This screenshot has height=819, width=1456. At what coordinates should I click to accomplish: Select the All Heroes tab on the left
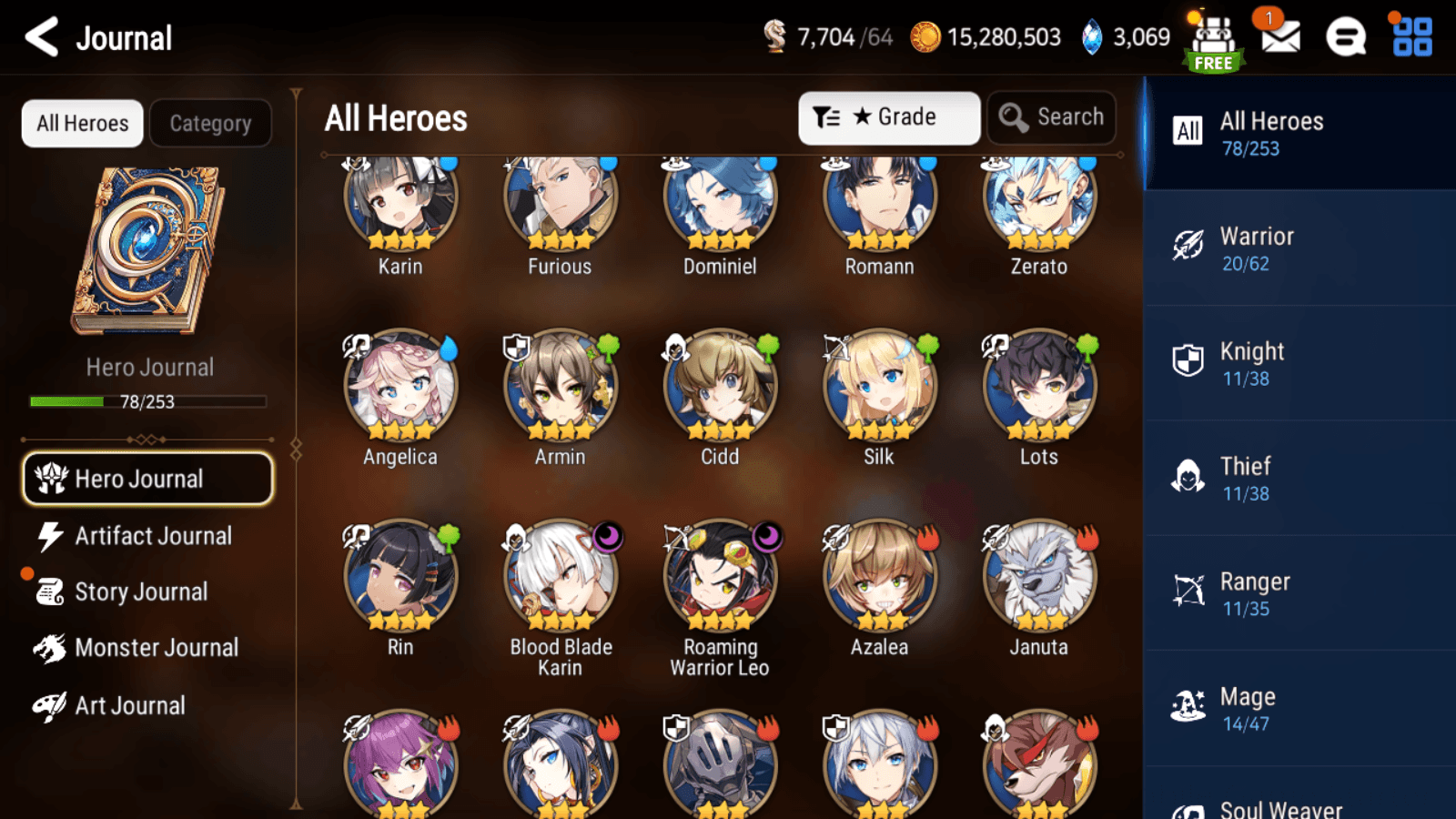[x=82, y=123]
